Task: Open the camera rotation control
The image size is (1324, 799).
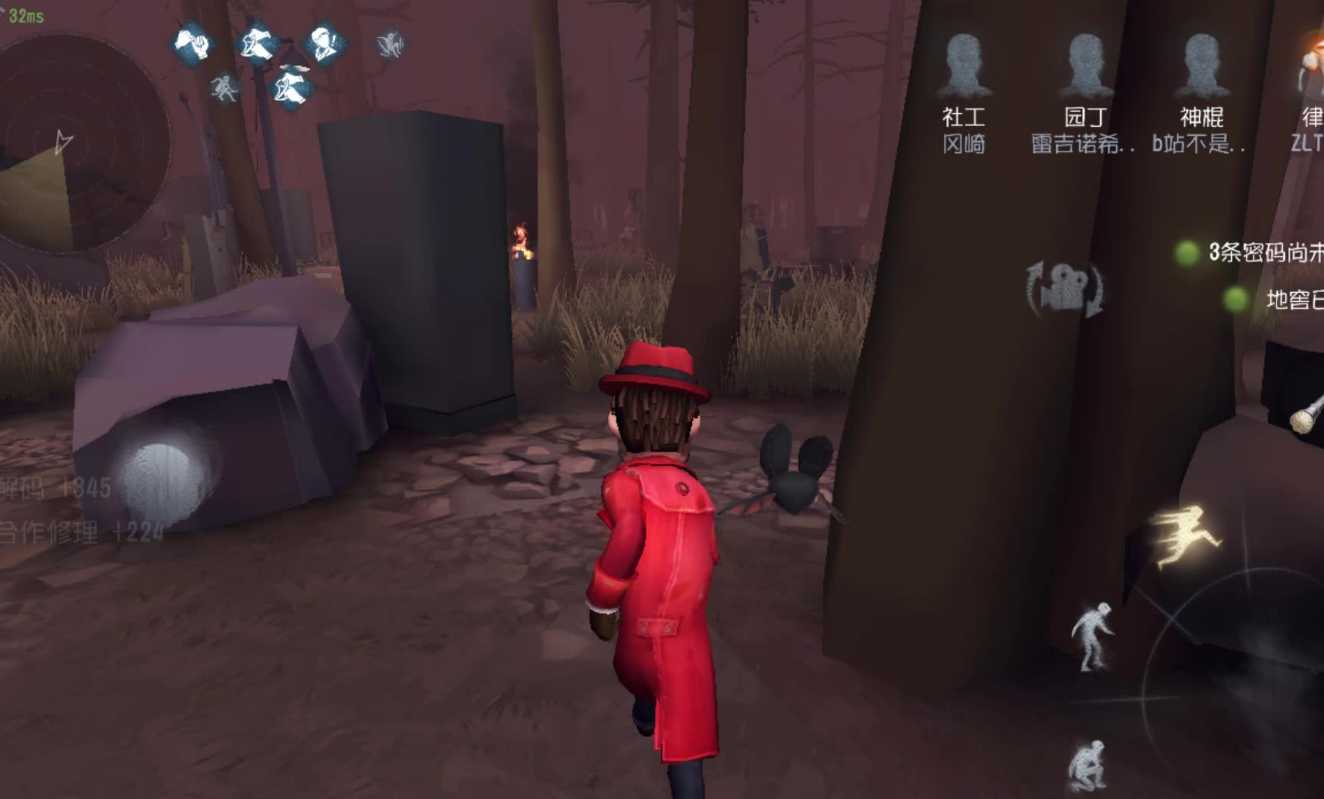Action: [x=1063, y=290]
